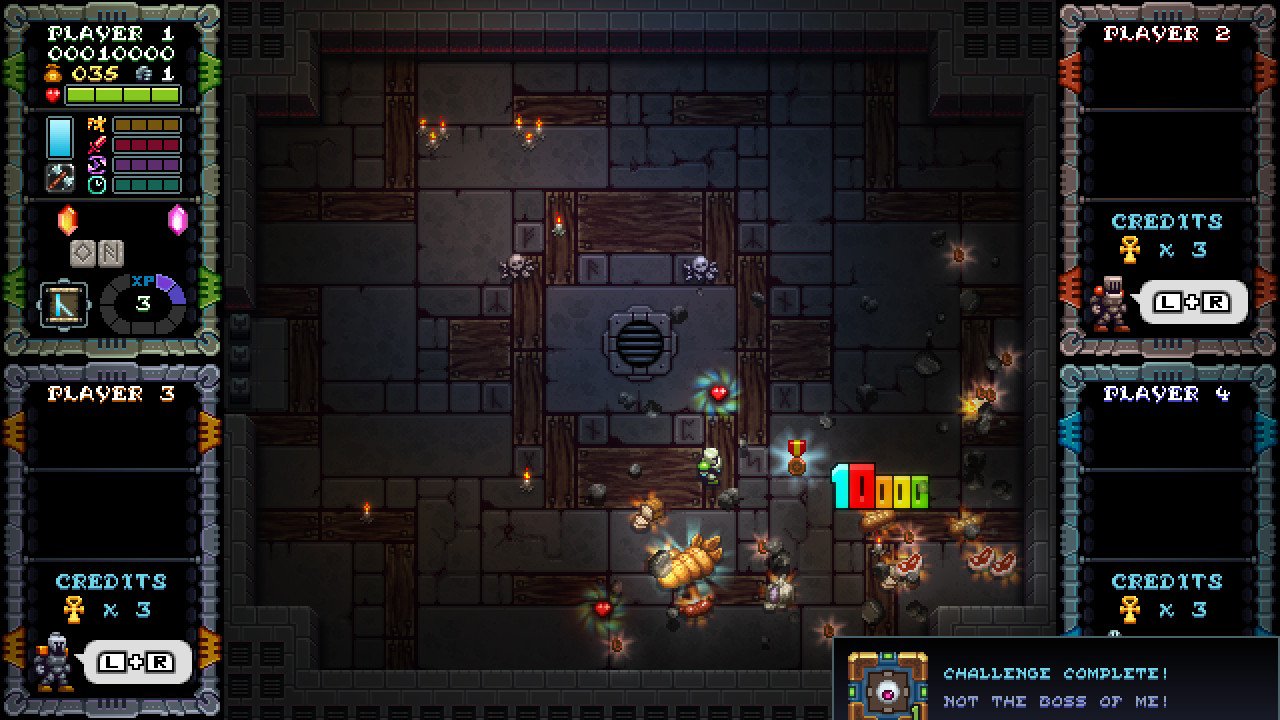Click the N rune stone tile
The height and width of the screenshot is (720, 1280).
tap(110, 254)
